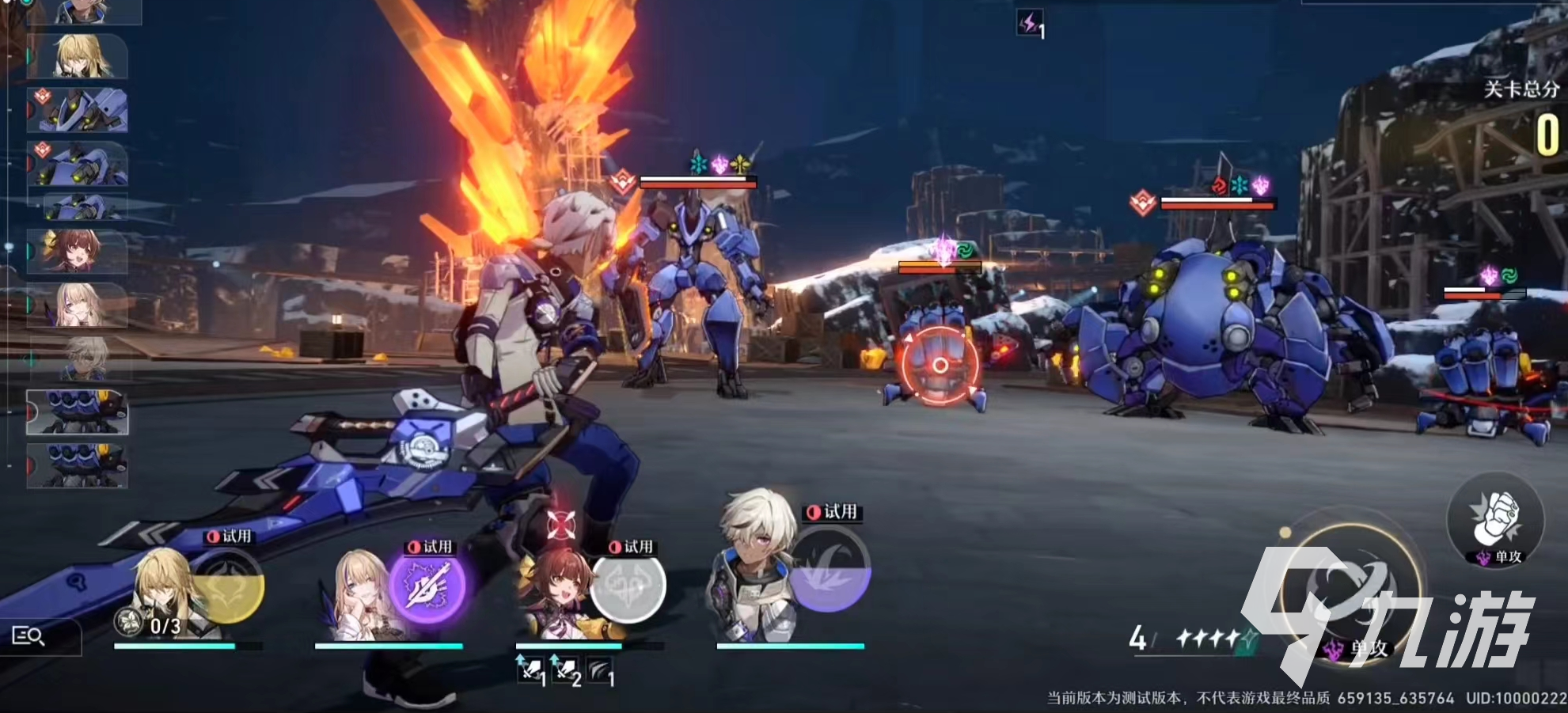Select the enemy with the red target reticle
Image resolution: width=1568 pixels, height=713 pixels.
click(x=940, y=366)
